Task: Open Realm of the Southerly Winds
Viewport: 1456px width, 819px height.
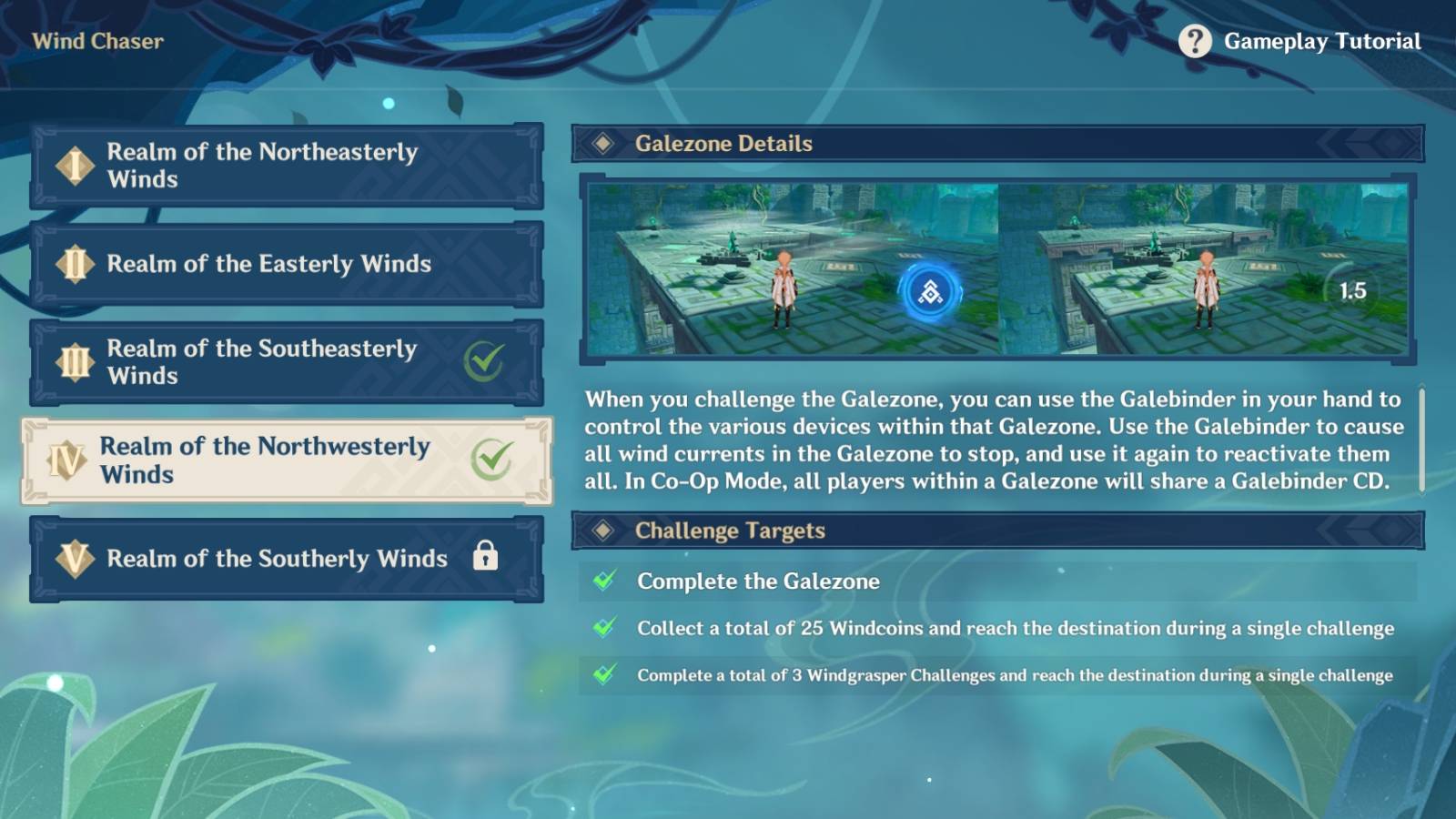Action: [287, 558]
